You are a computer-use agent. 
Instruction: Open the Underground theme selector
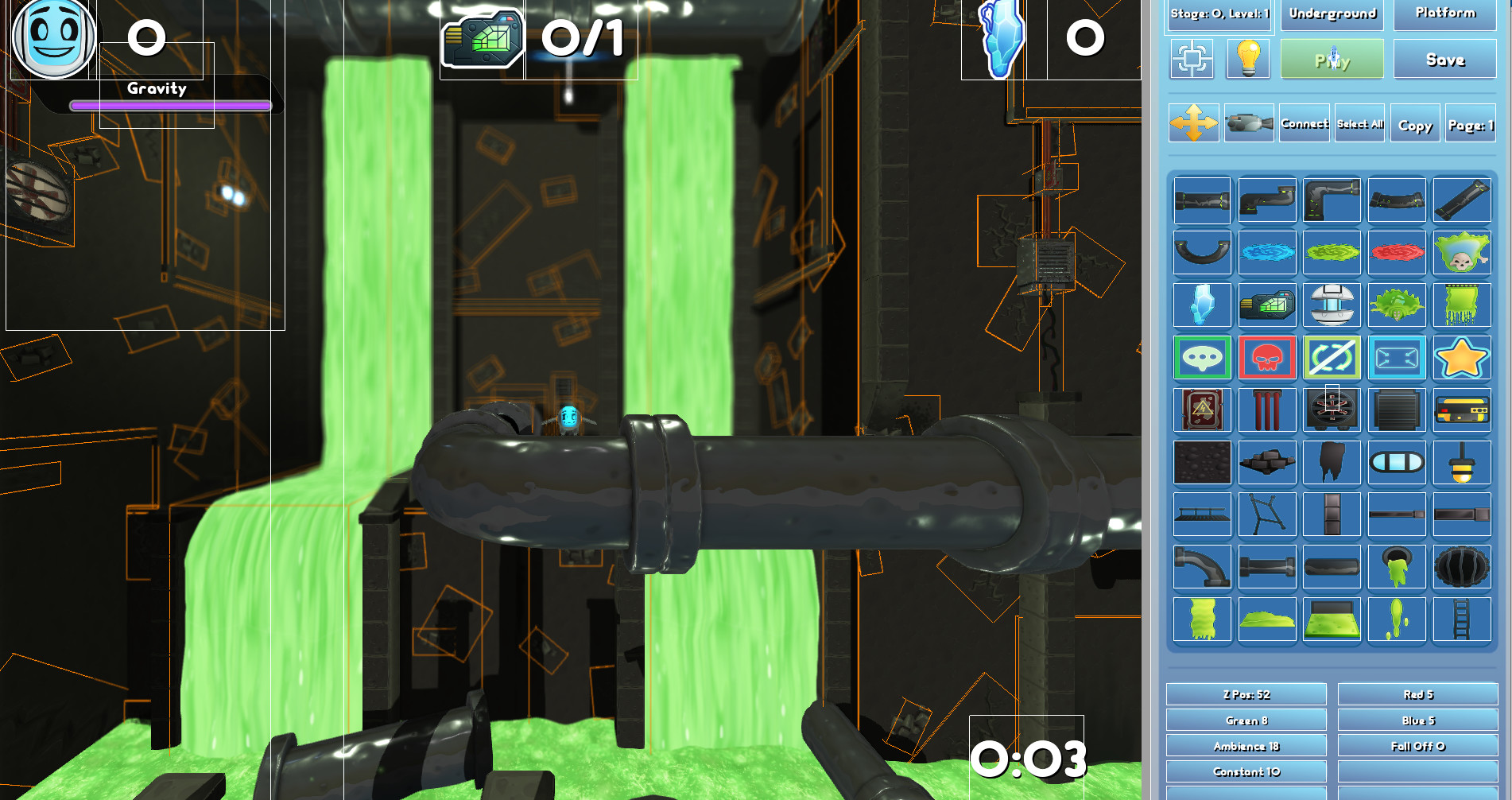1332,14
